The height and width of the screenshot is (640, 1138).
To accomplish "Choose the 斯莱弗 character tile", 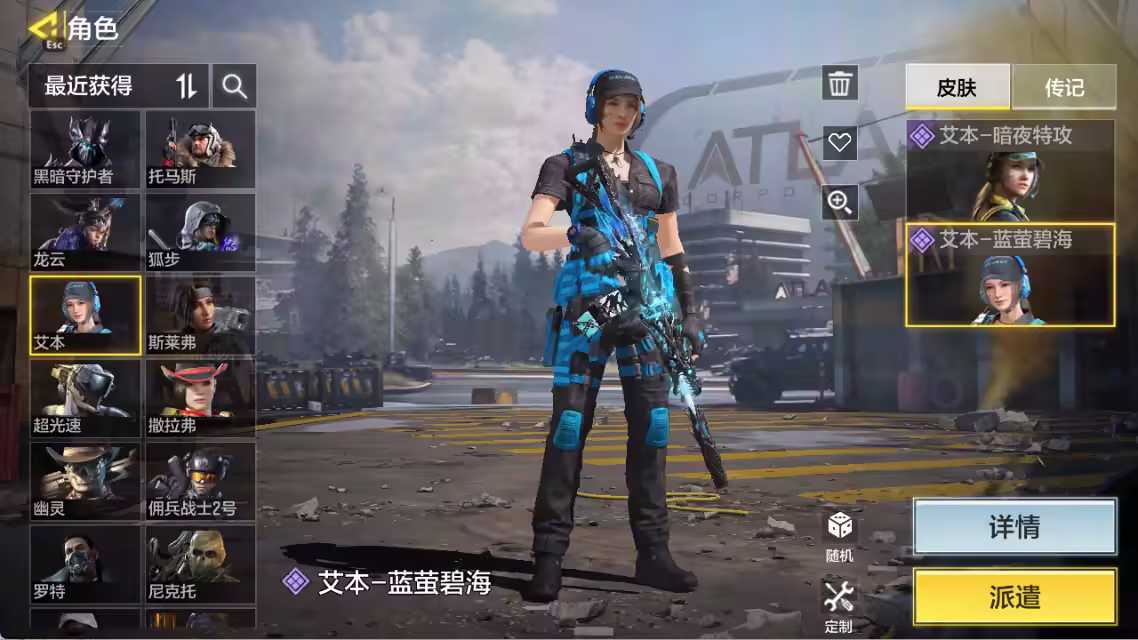I will click(x=200, y=315).
